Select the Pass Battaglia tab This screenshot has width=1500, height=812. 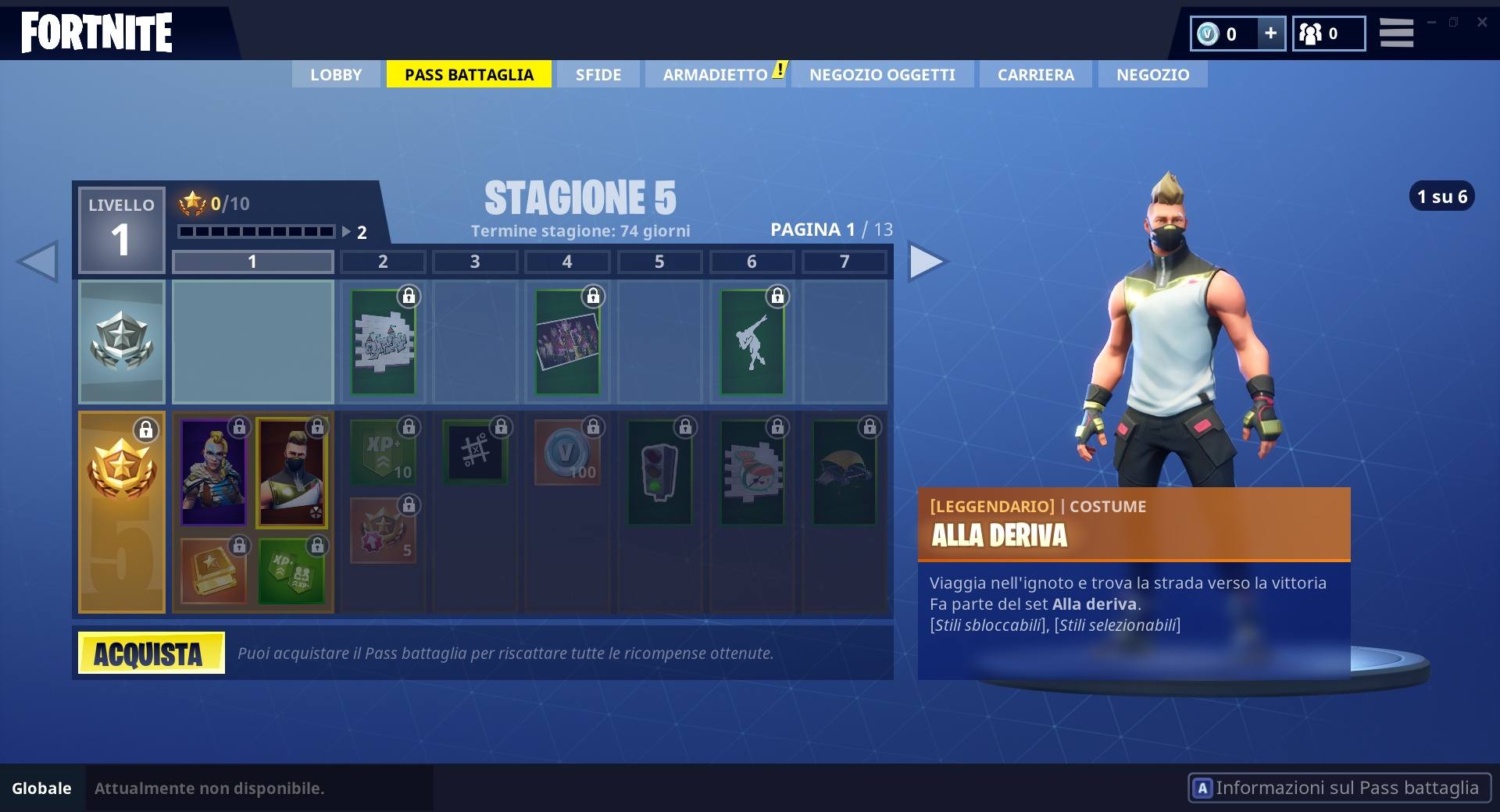coord(469,75)
